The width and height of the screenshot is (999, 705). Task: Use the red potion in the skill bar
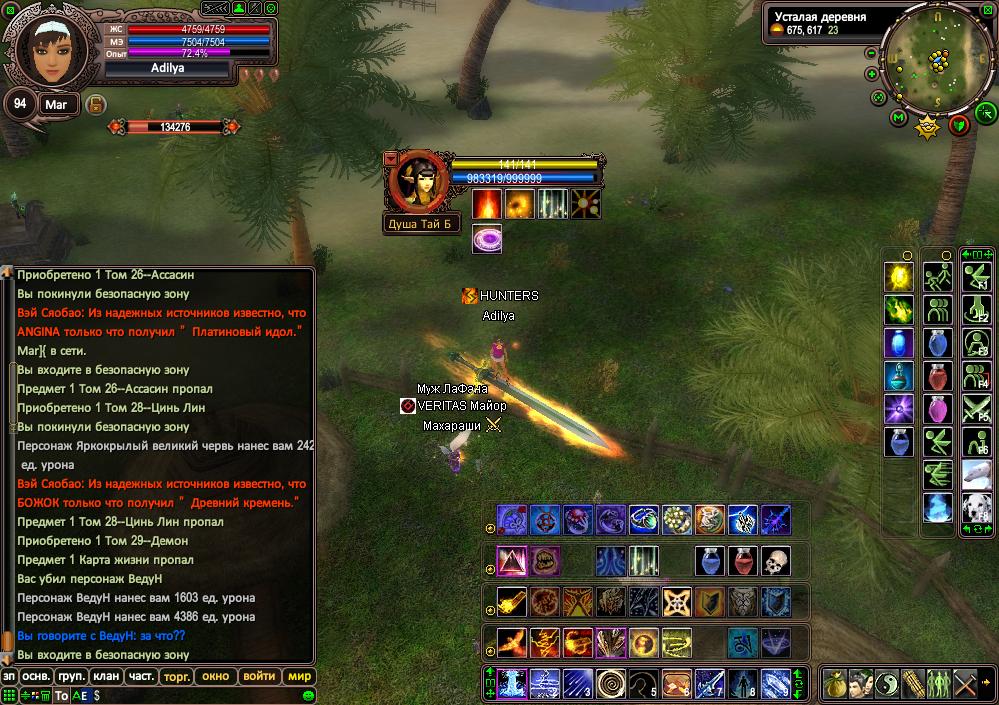(x=742, y=561)
